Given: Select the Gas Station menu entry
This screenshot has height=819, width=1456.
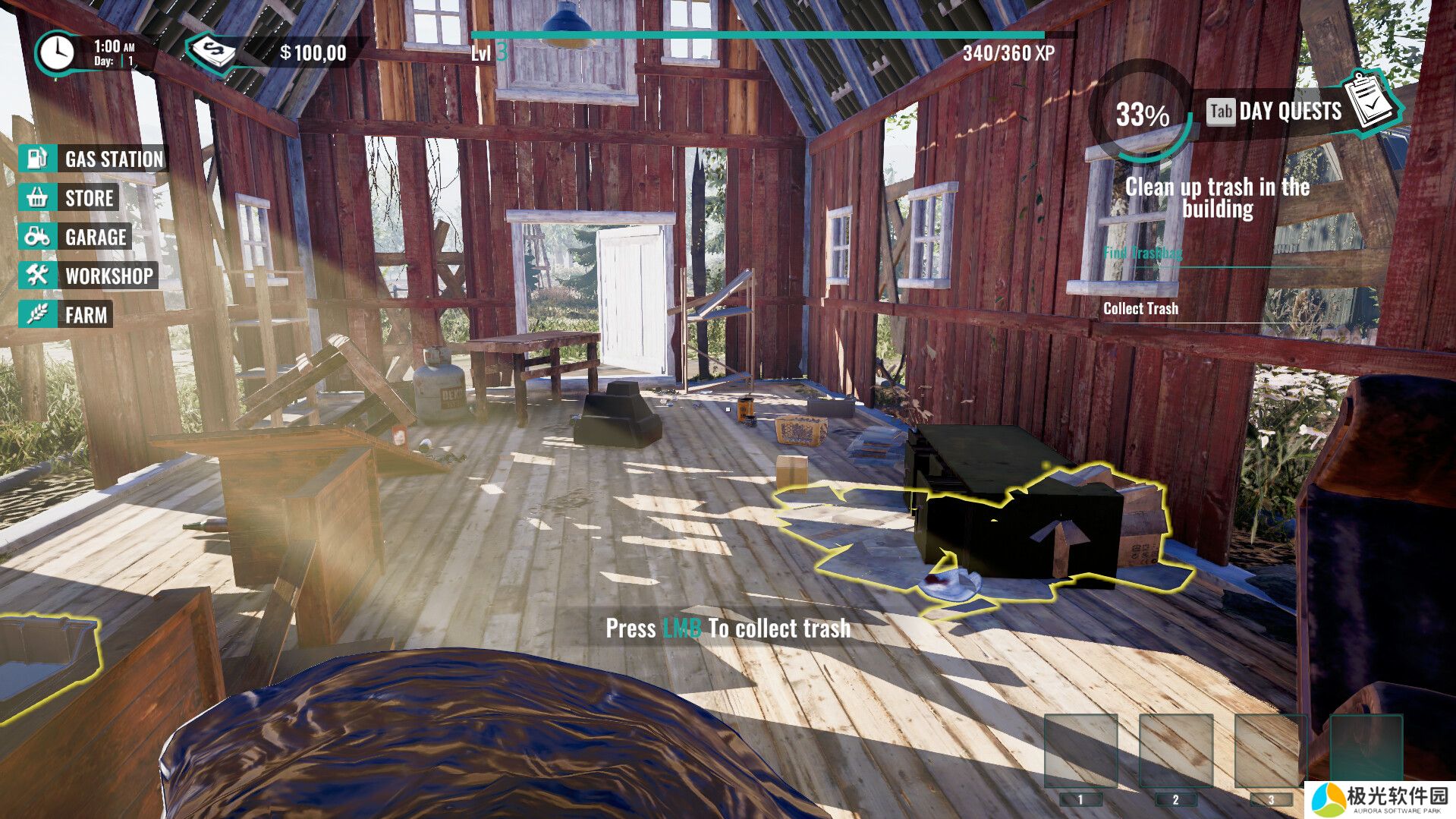Looking at the screenshot, I should click(93, 159).
